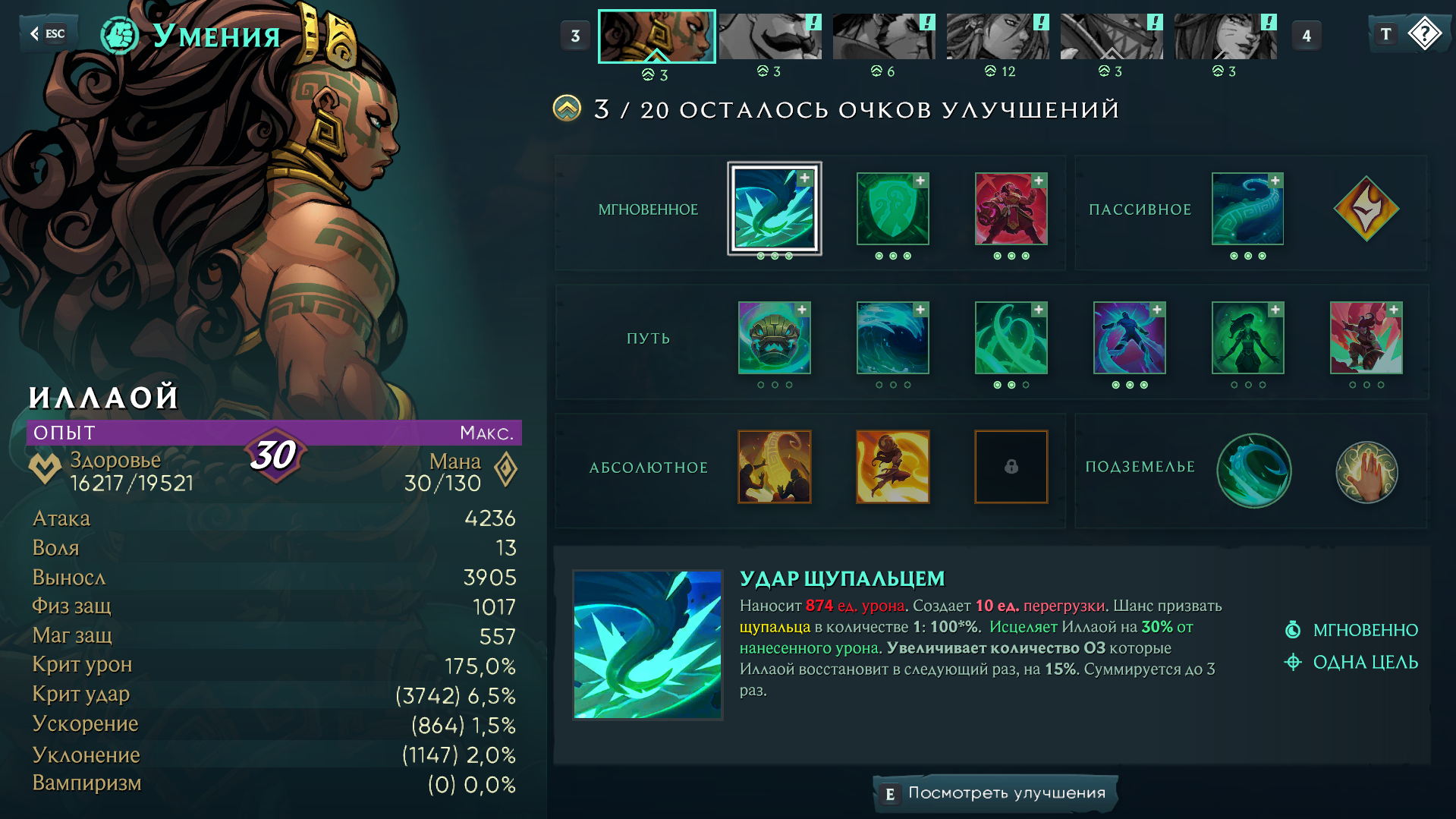This screenshot has width=1456, height=819.
Task: Open Посмотреть улучшения upgrades view
Action: click(x=995, y=793)
